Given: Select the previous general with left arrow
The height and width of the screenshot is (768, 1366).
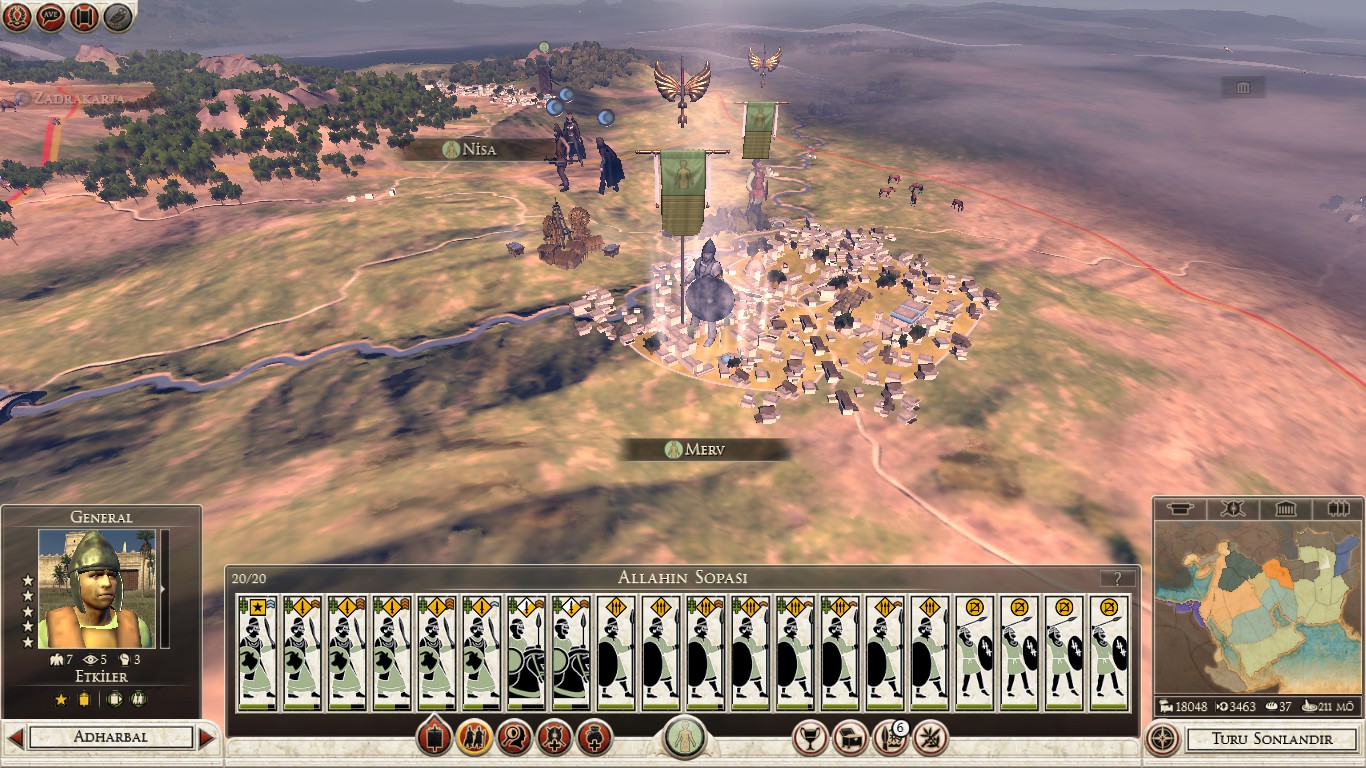Looking at the screenshot, I should point(15,738).
